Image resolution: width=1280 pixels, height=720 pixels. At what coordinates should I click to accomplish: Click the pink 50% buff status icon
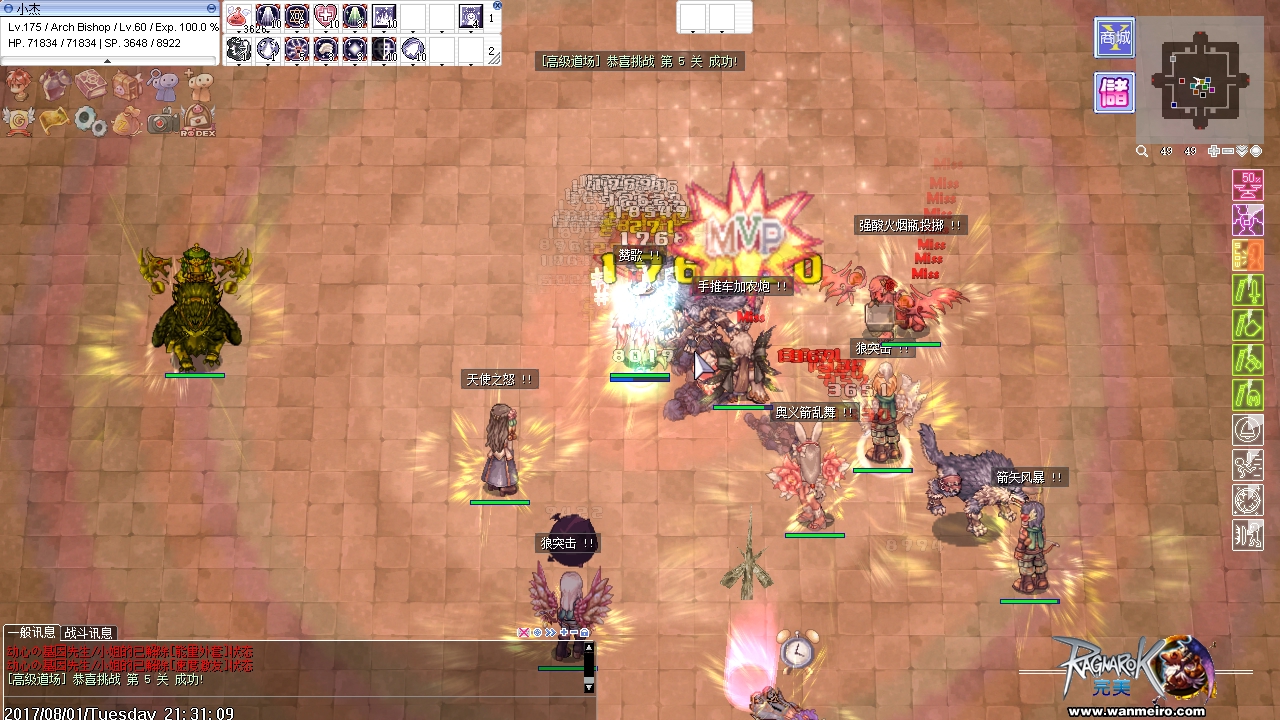pos(1247,184)
